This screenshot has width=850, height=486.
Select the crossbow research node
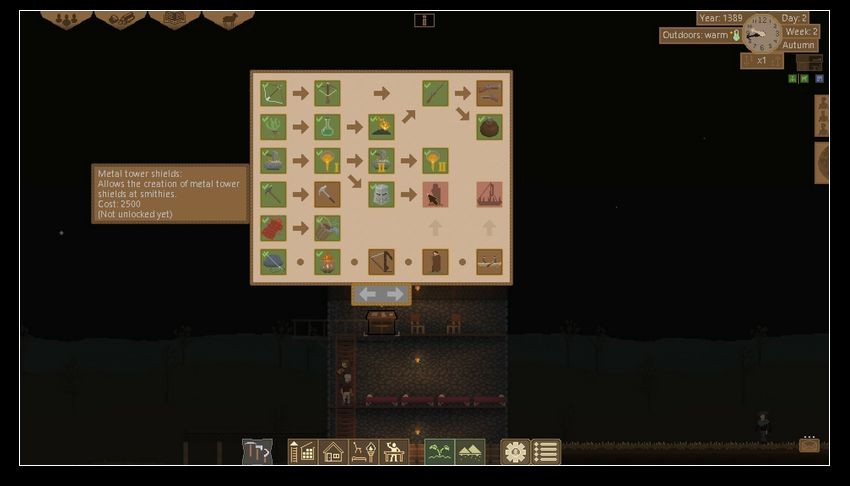pyautogui.click(x=327, y=93)
